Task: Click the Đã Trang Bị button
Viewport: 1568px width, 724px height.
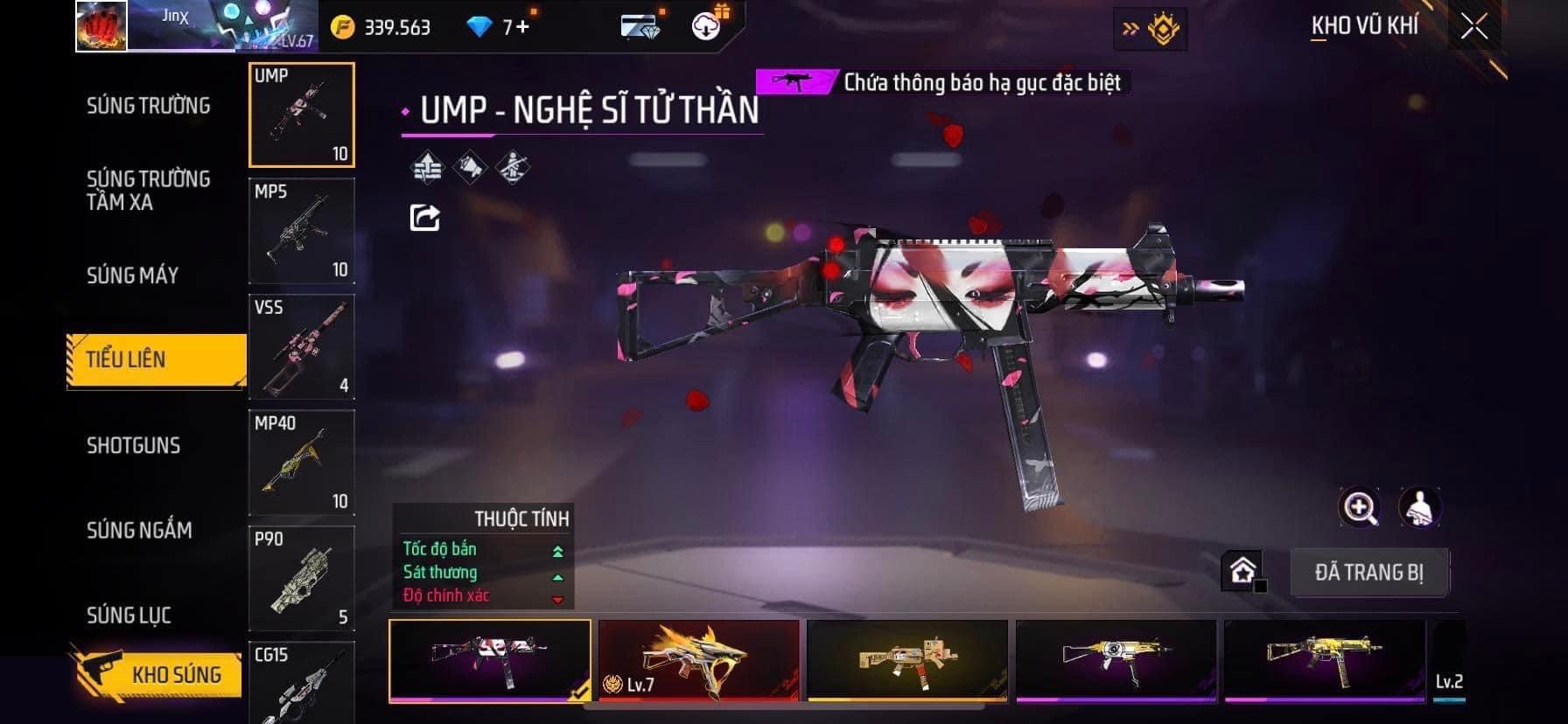Action: [1368, 573]
